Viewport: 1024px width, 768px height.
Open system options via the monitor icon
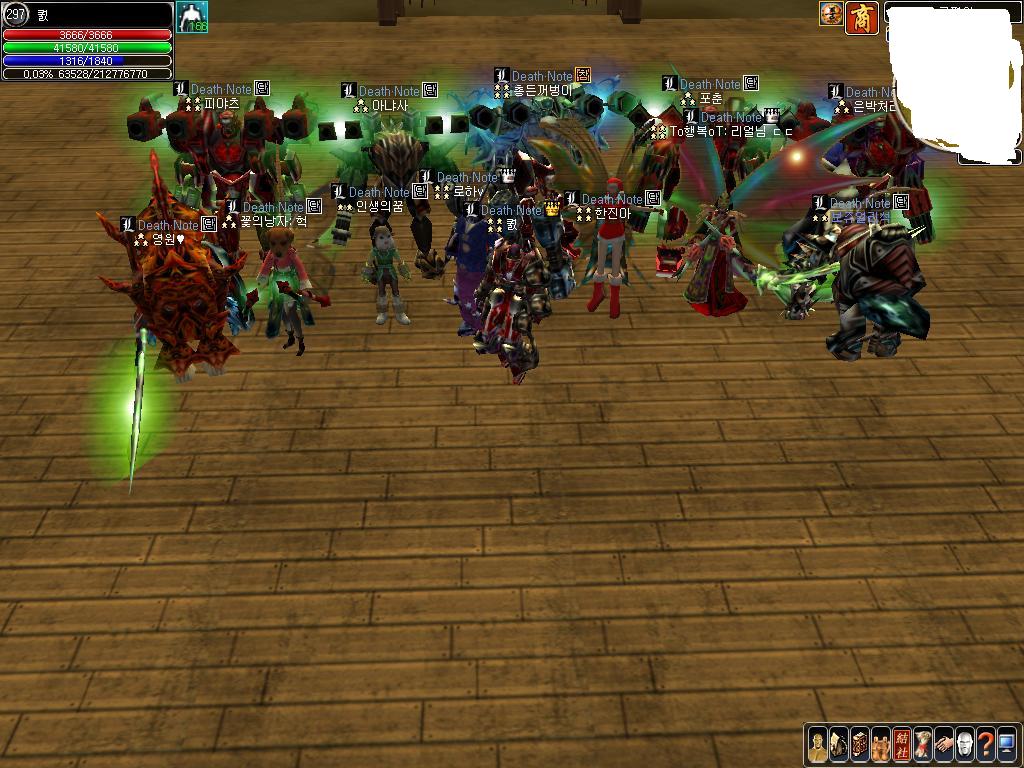pos(1006,744)
